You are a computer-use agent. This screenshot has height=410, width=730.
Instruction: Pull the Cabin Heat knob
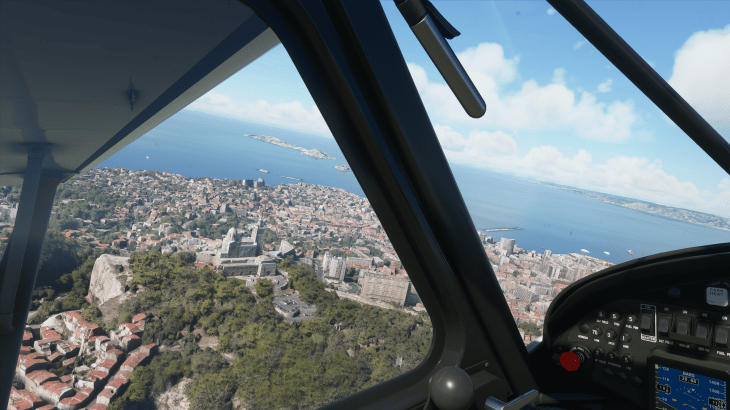pos(717,296)
